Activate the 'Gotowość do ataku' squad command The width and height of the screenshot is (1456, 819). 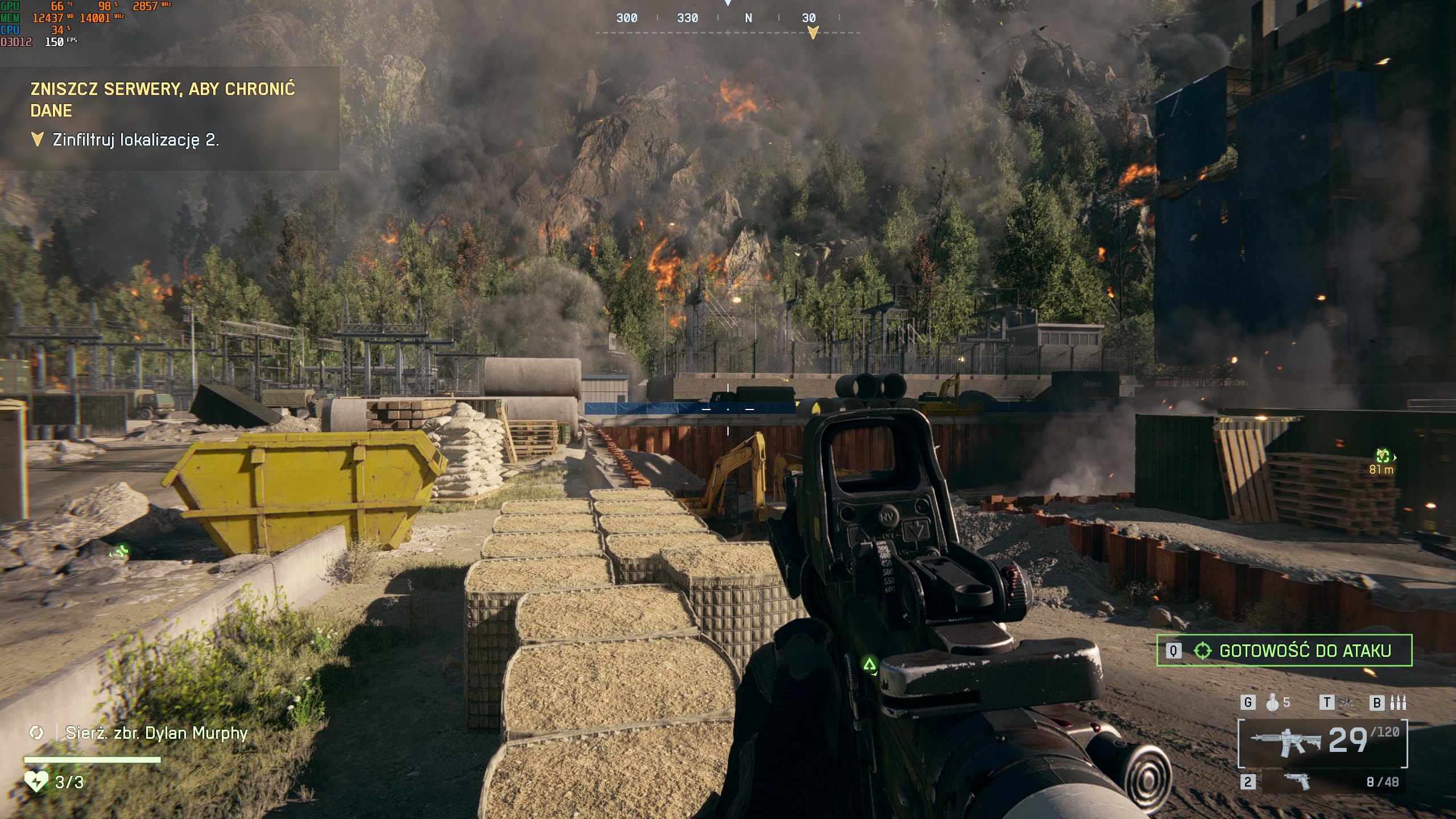1284,650
